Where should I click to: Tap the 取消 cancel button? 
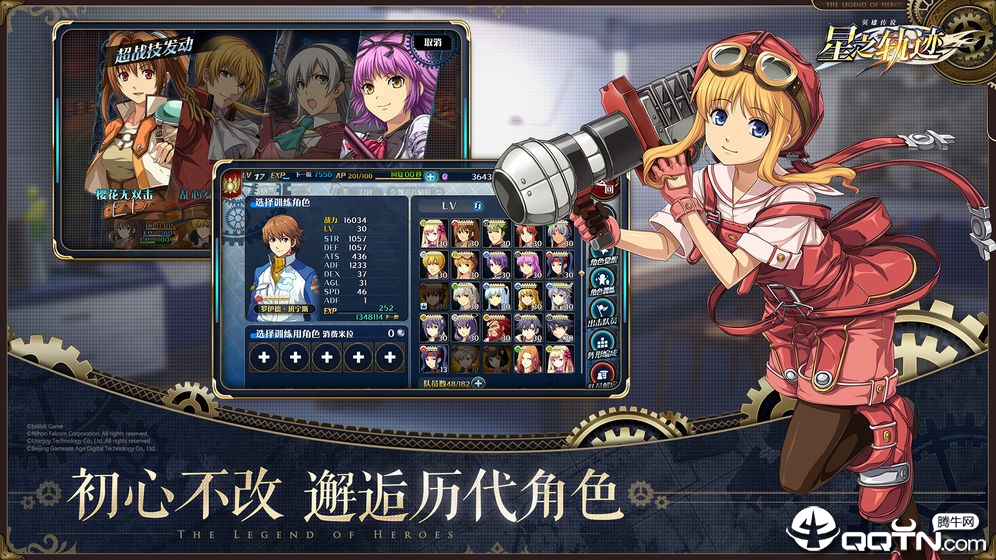(432, 42)
